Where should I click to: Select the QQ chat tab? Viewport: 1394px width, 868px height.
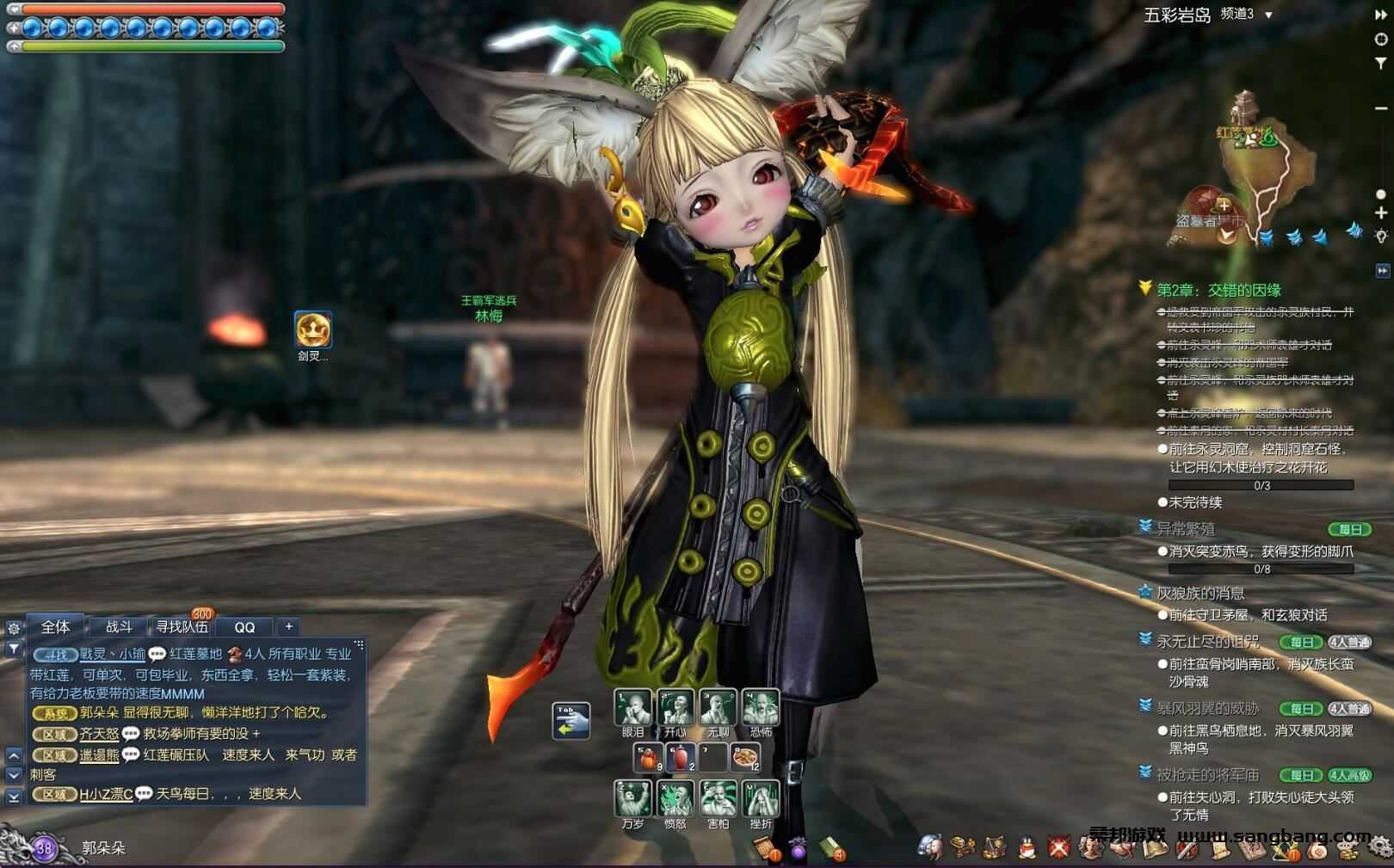244,627
